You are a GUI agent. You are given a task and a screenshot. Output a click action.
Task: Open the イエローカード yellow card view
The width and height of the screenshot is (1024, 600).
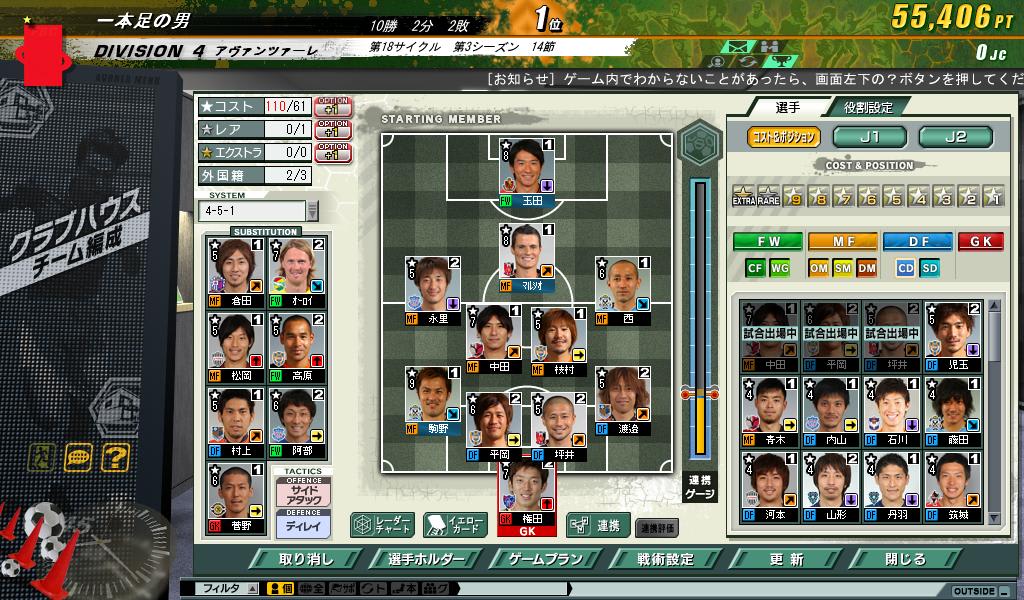(x=455, y=524)
